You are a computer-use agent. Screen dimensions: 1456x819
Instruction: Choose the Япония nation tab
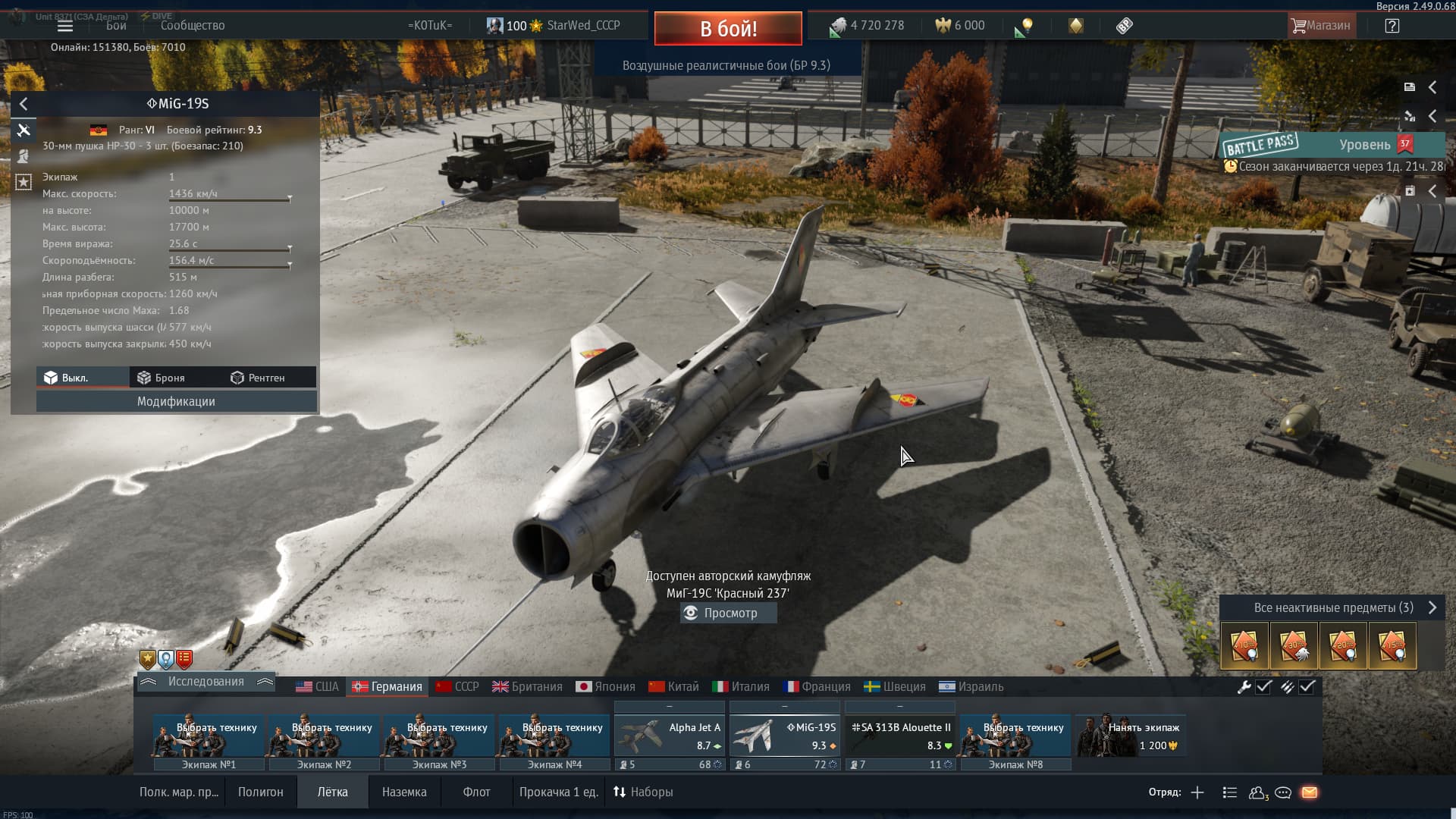pos(605,687)
